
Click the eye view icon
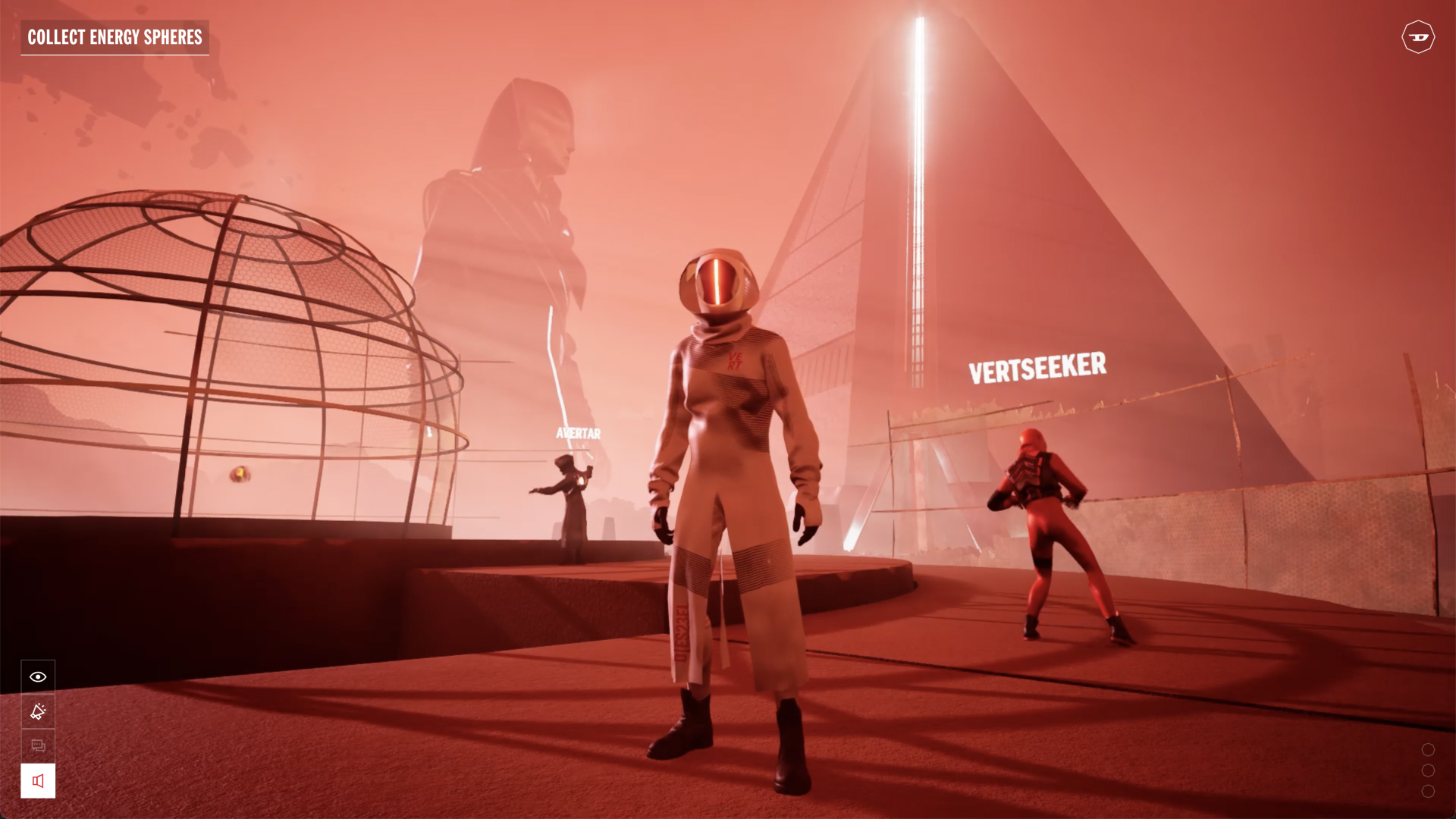coord(38,676)
